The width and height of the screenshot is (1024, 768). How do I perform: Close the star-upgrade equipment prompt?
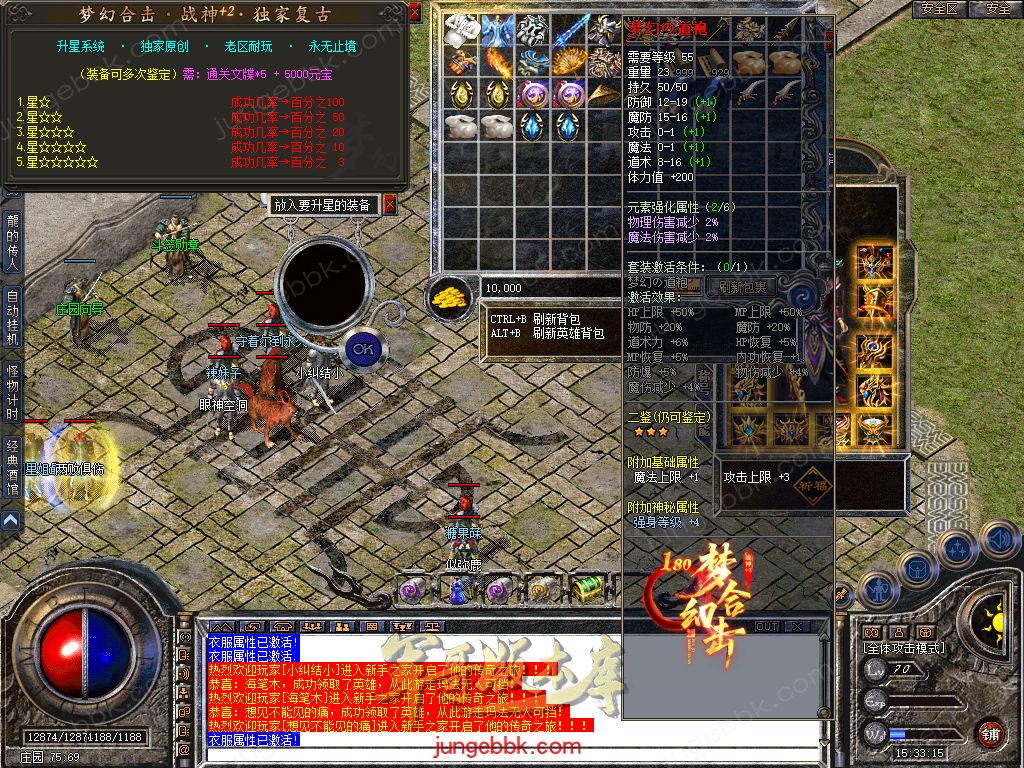pyautogui.click(x=390, y=204)
